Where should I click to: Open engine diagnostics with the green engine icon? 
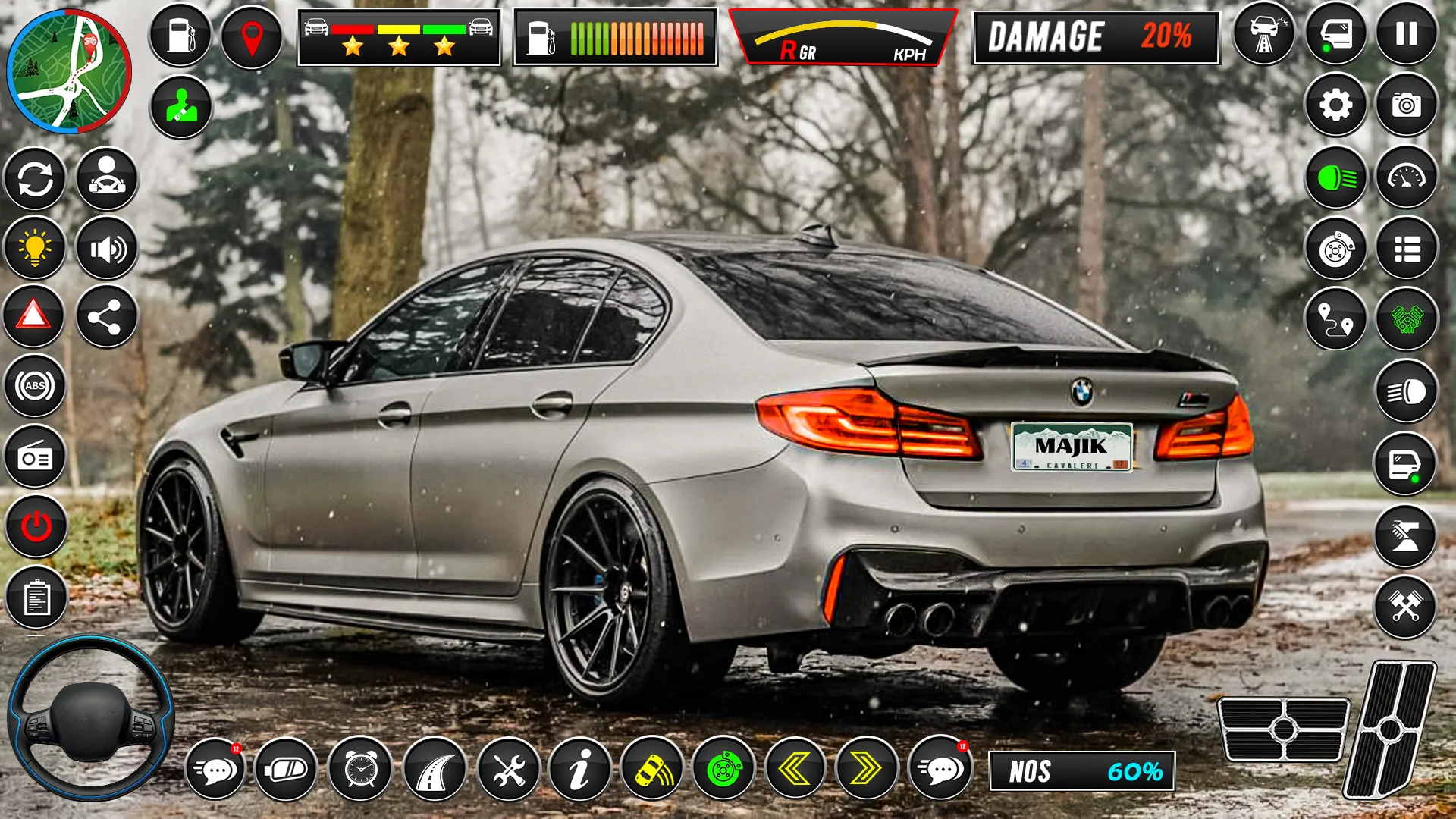[x=1409, y=318]
